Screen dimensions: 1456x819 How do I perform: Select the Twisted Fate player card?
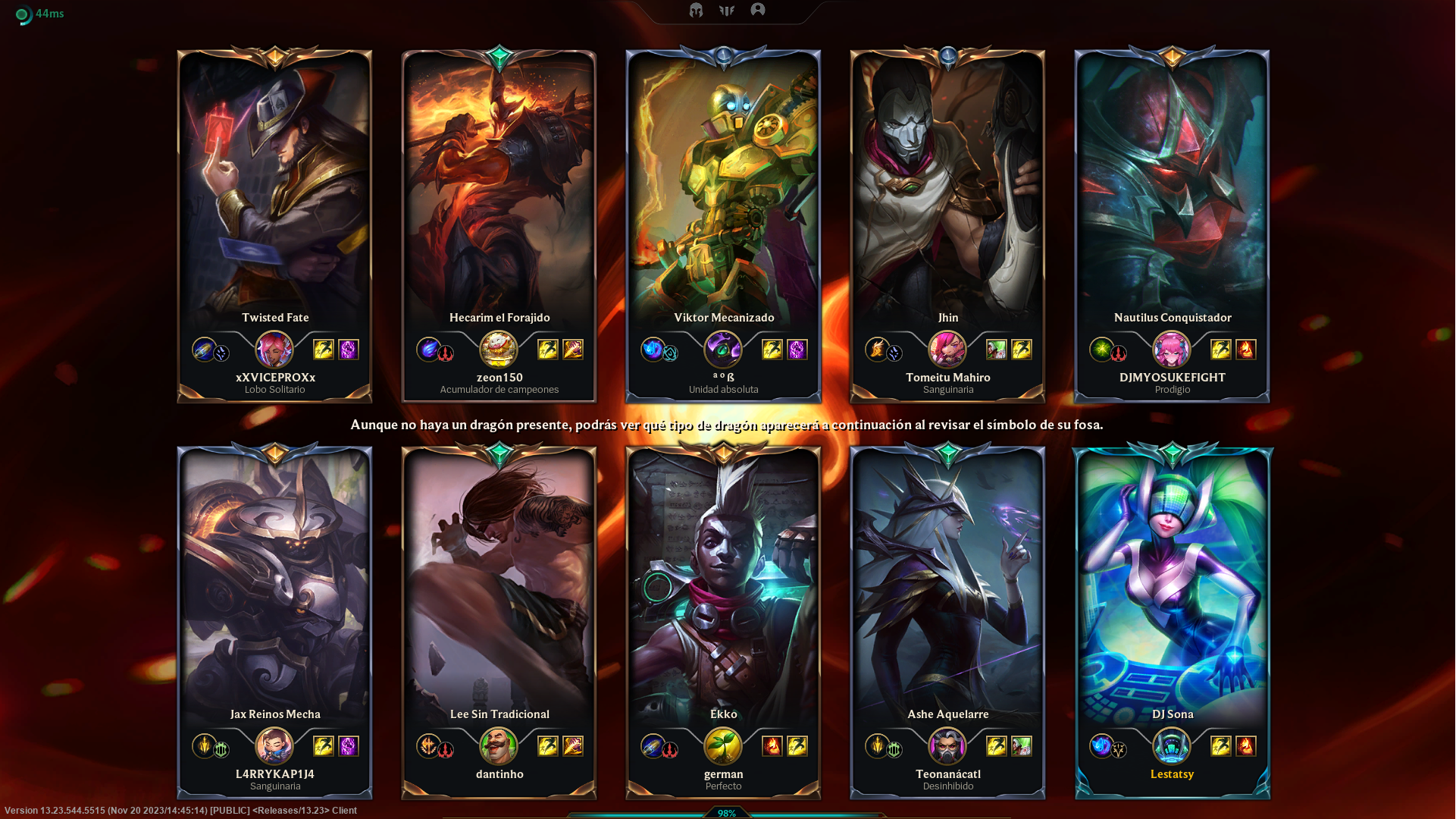(x=274, y=190)
